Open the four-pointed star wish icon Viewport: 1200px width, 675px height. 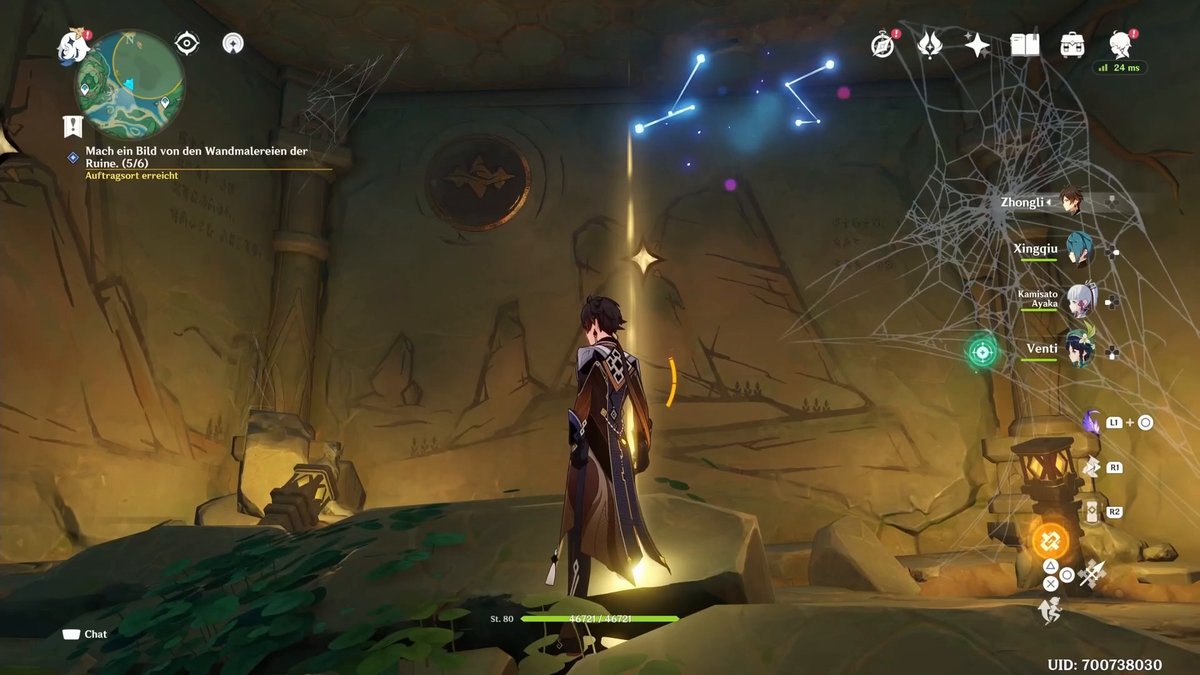pos(977,44)
